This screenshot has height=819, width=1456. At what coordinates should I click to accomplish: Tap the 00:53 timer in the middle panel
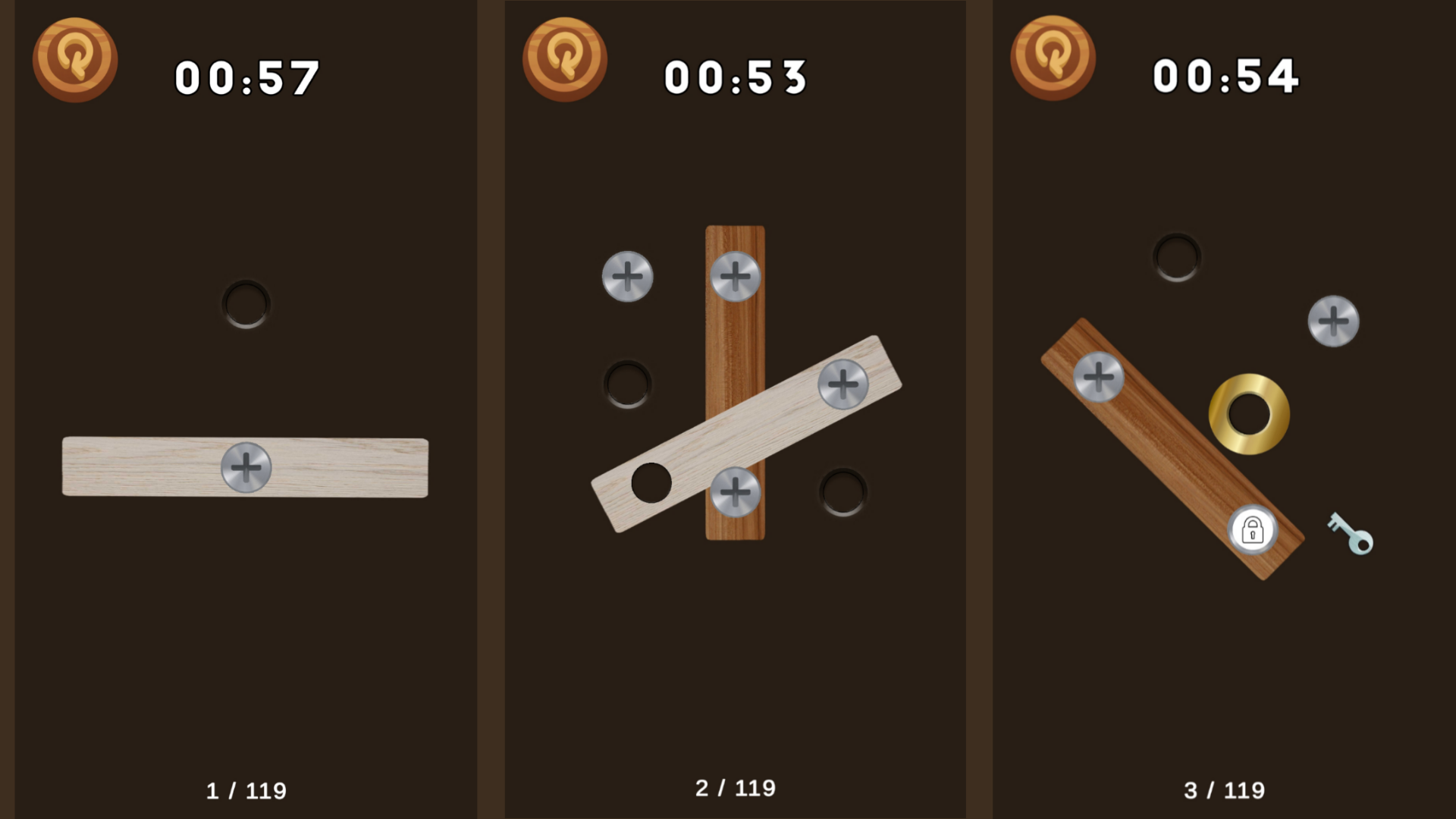click(x=733, y=75)
